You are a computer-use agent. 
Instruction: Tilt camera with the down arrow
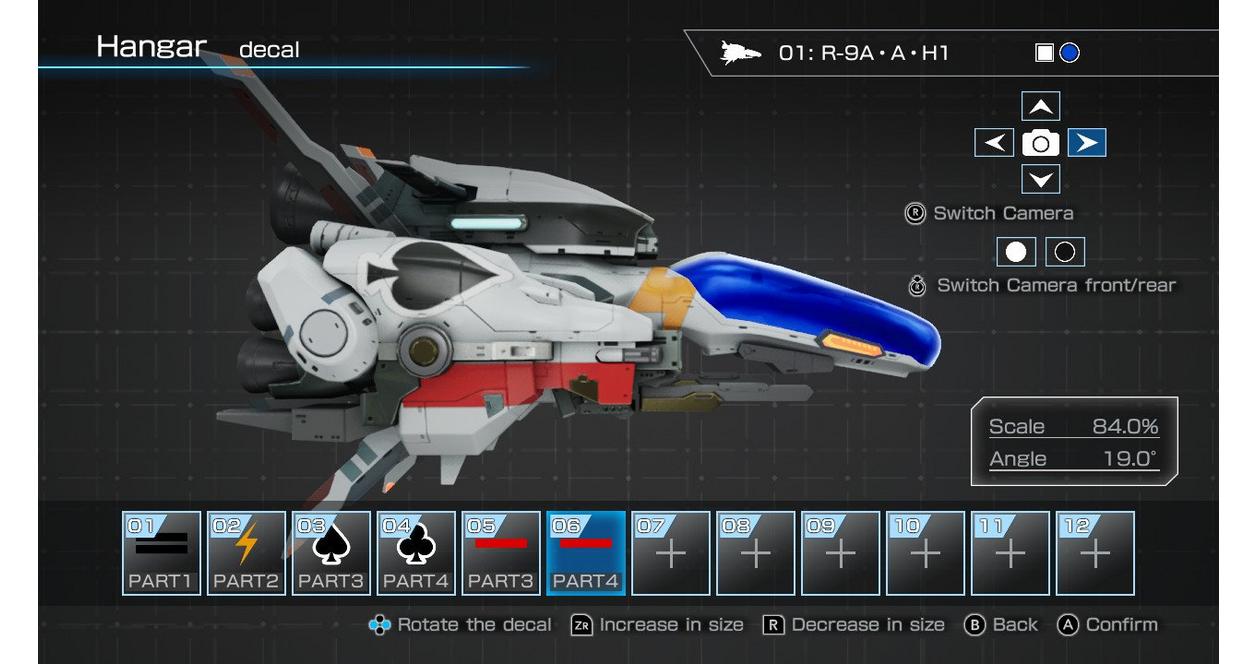click(x=1041, y=180)
